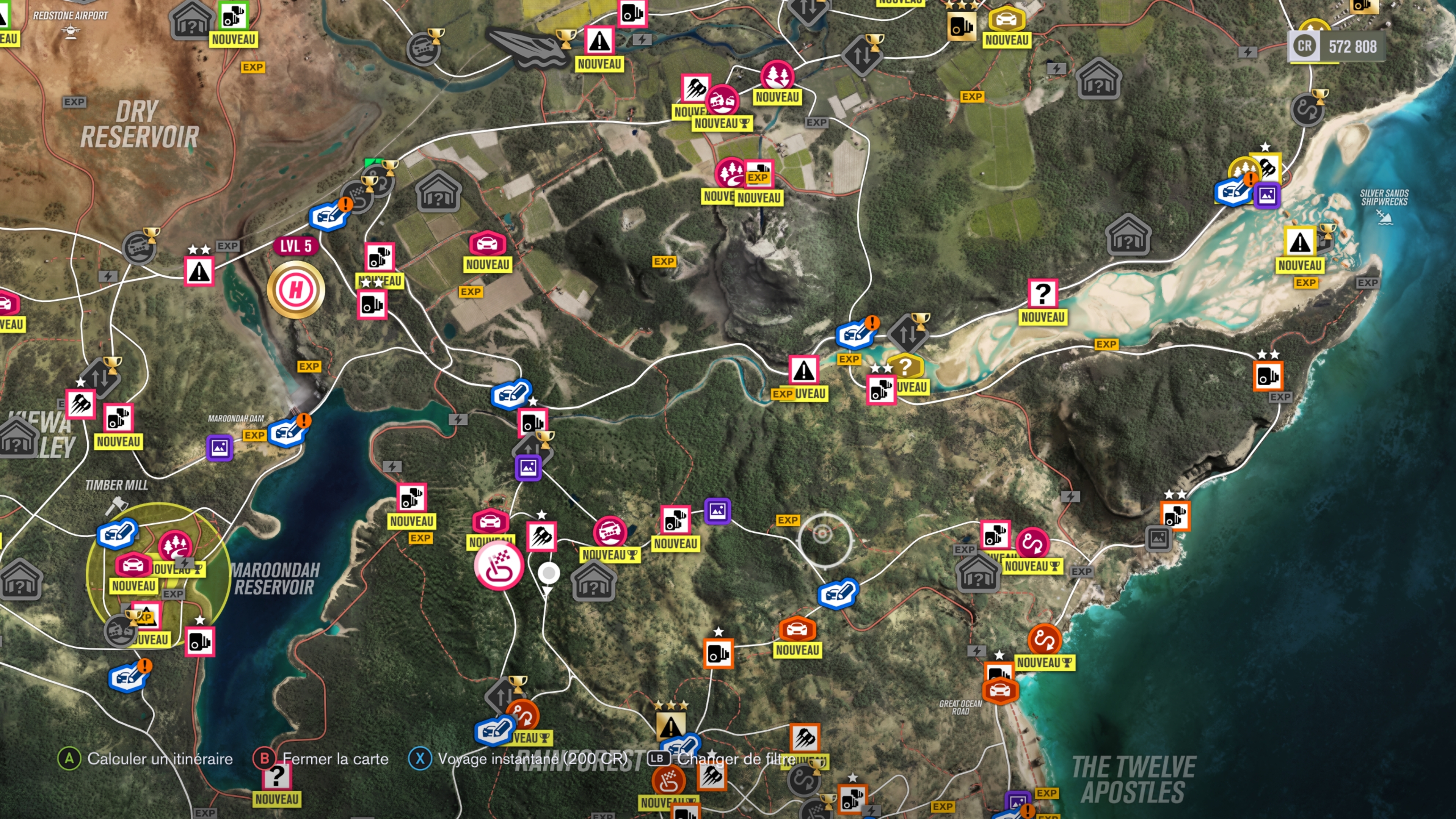Viewport: 1456px width, 819px height.
Task: Select the green-framed speed camera marker
Action: tap(233, 16)
